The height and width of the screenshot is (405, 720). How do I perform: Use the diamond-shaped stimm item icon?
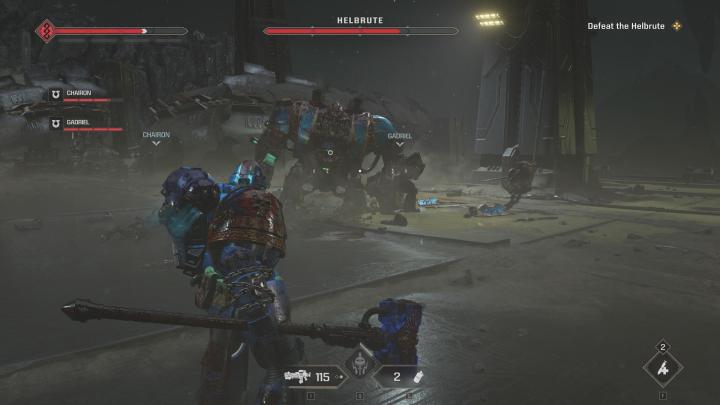coord(663,370)
